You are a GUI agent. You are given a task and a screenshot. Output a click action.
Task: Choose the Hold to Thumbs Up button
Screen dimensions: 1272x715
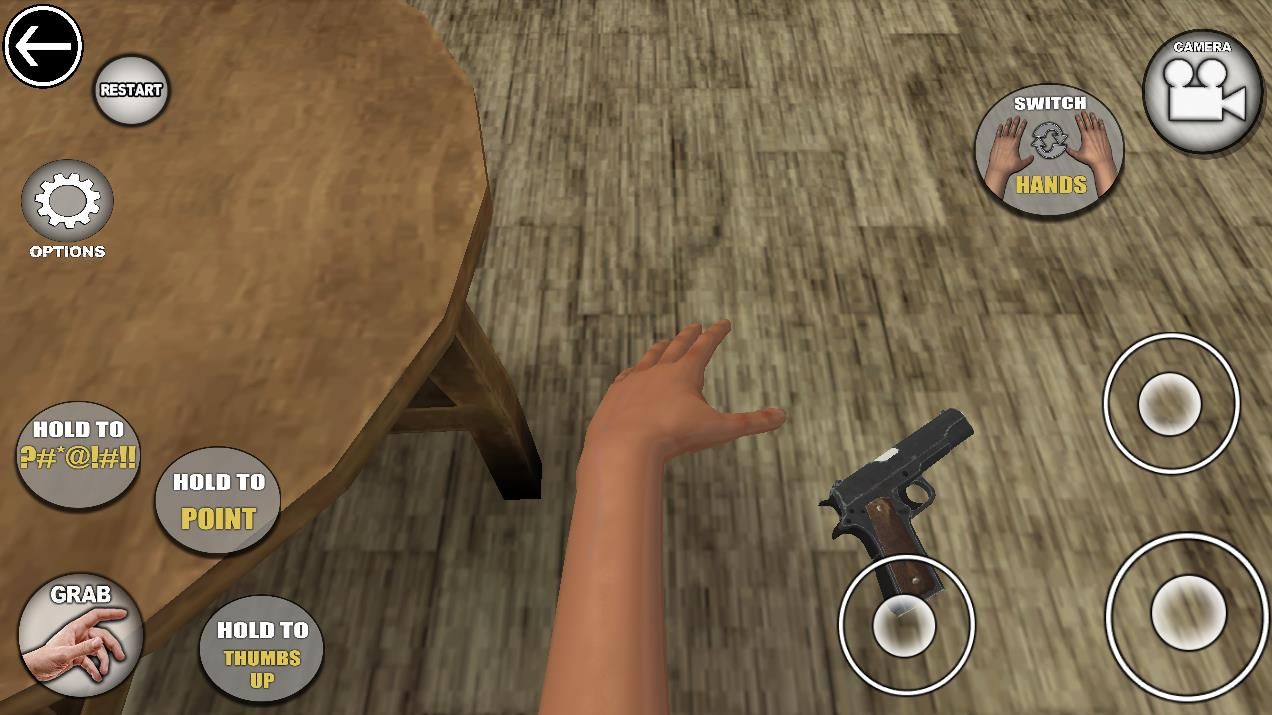pos(262,650)
